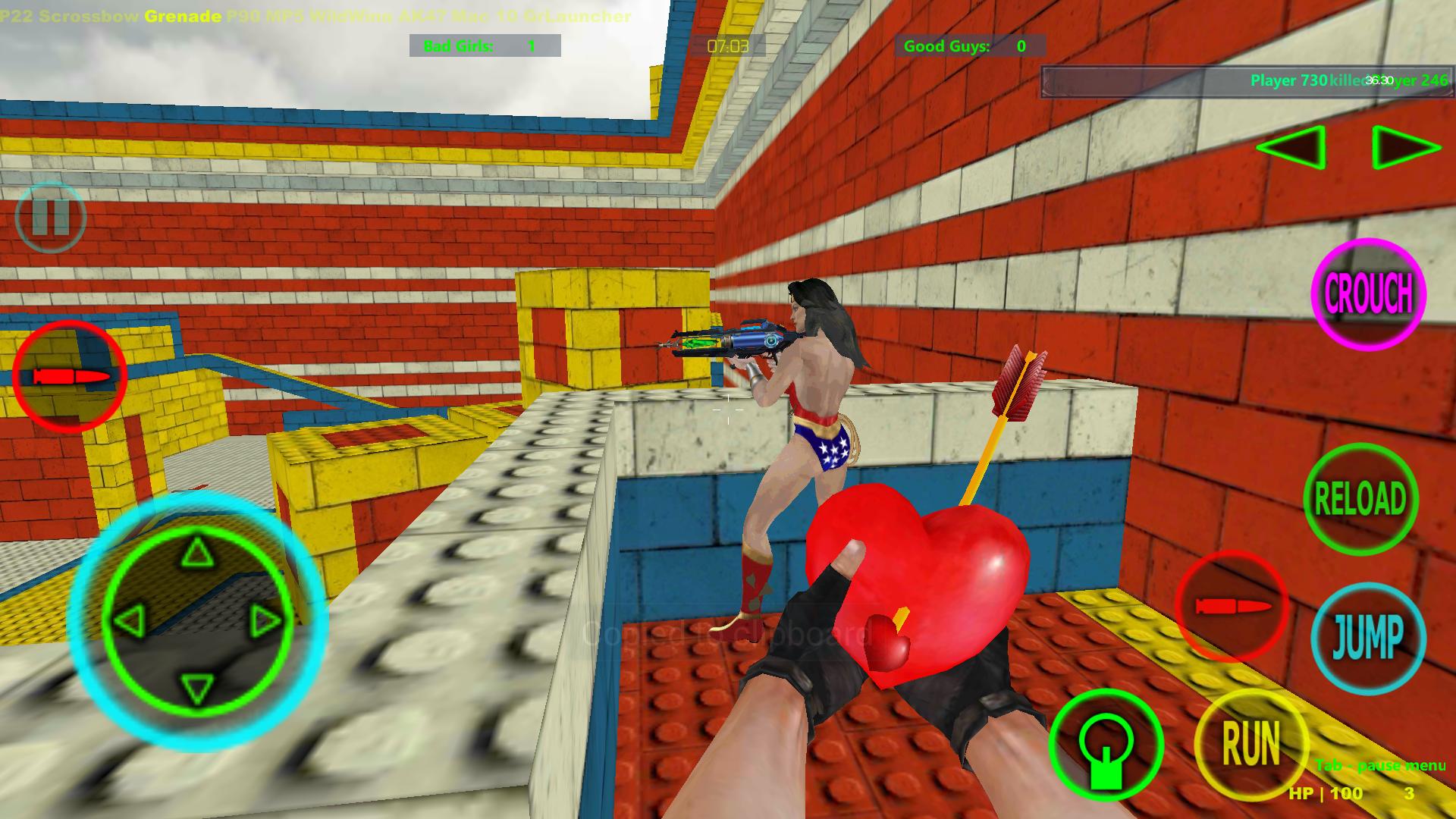Switch to the P90 weapon

[244, 13]
